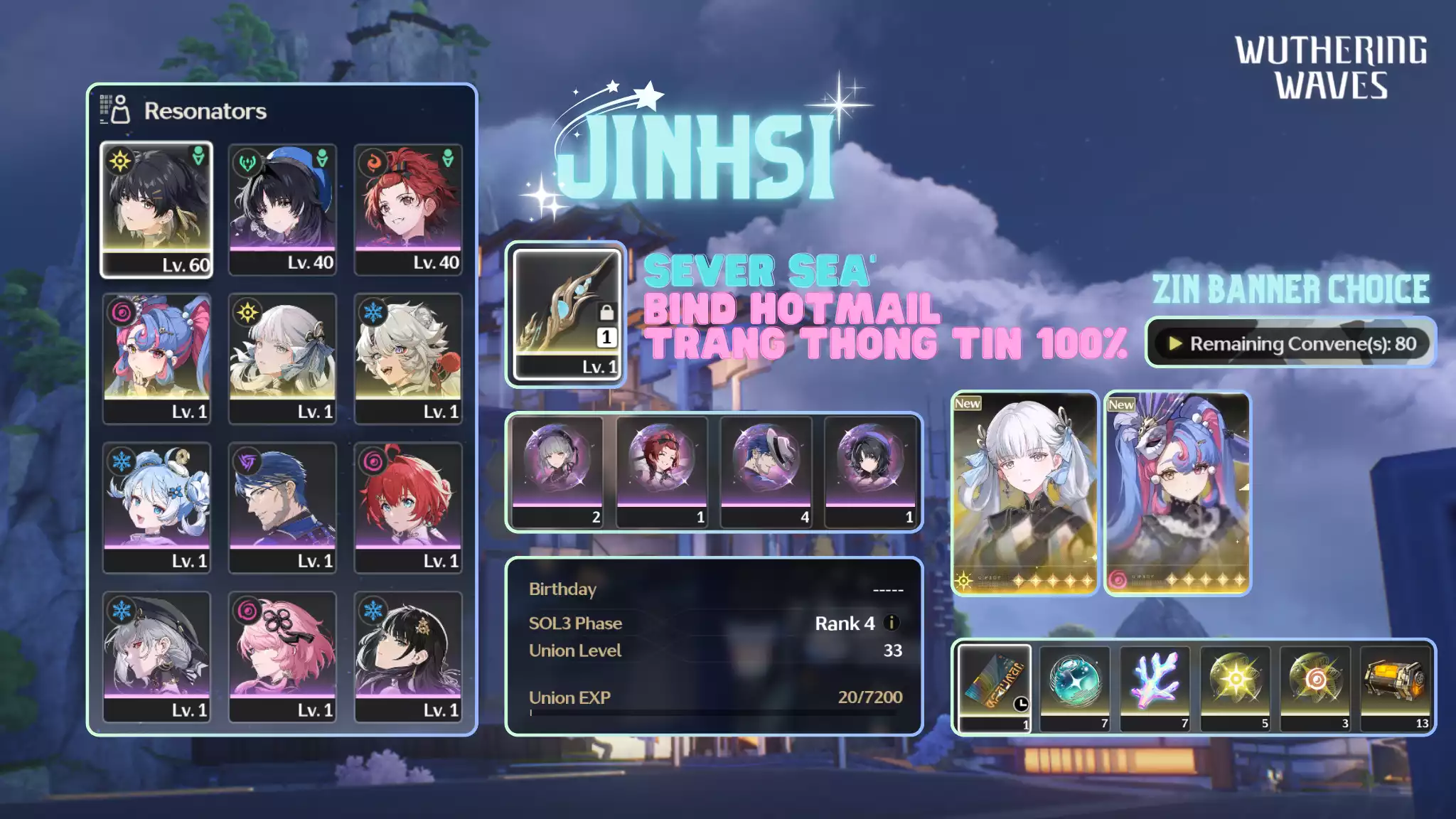View the new white-haired Jinhsi character card
Screen dimensions: 1456x819
tap(1024, 493)
